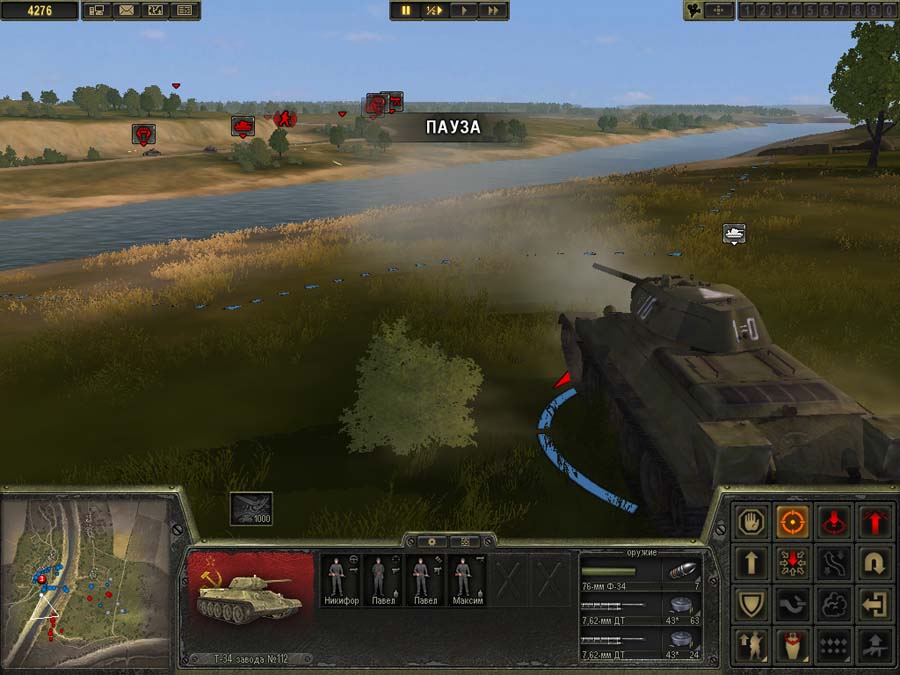Switch to fast-forward speed
Image resolution: width=900 pixels, height=675 pixels.
tap(492, 10)
